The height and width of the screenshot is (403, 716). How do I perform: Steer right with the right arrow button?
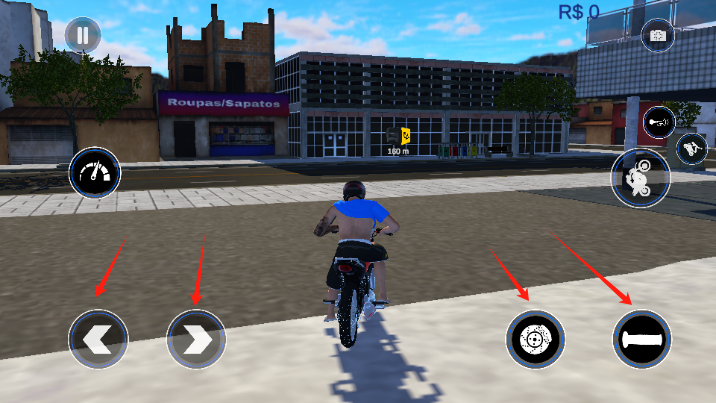point(196,339)
